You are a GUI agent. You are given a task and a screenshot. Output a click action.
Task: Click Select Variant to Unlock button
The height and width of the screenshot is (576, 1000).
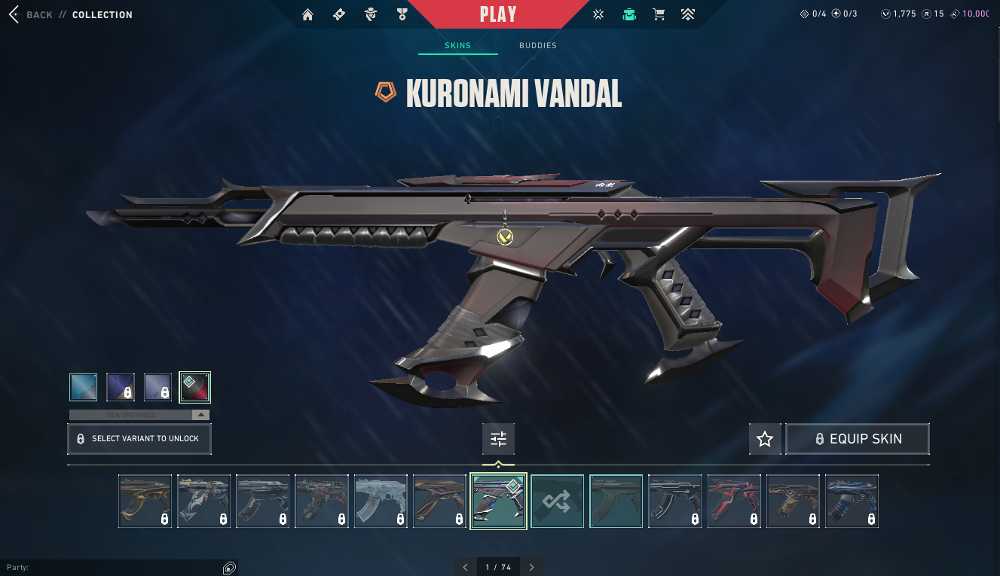[139, 439]
